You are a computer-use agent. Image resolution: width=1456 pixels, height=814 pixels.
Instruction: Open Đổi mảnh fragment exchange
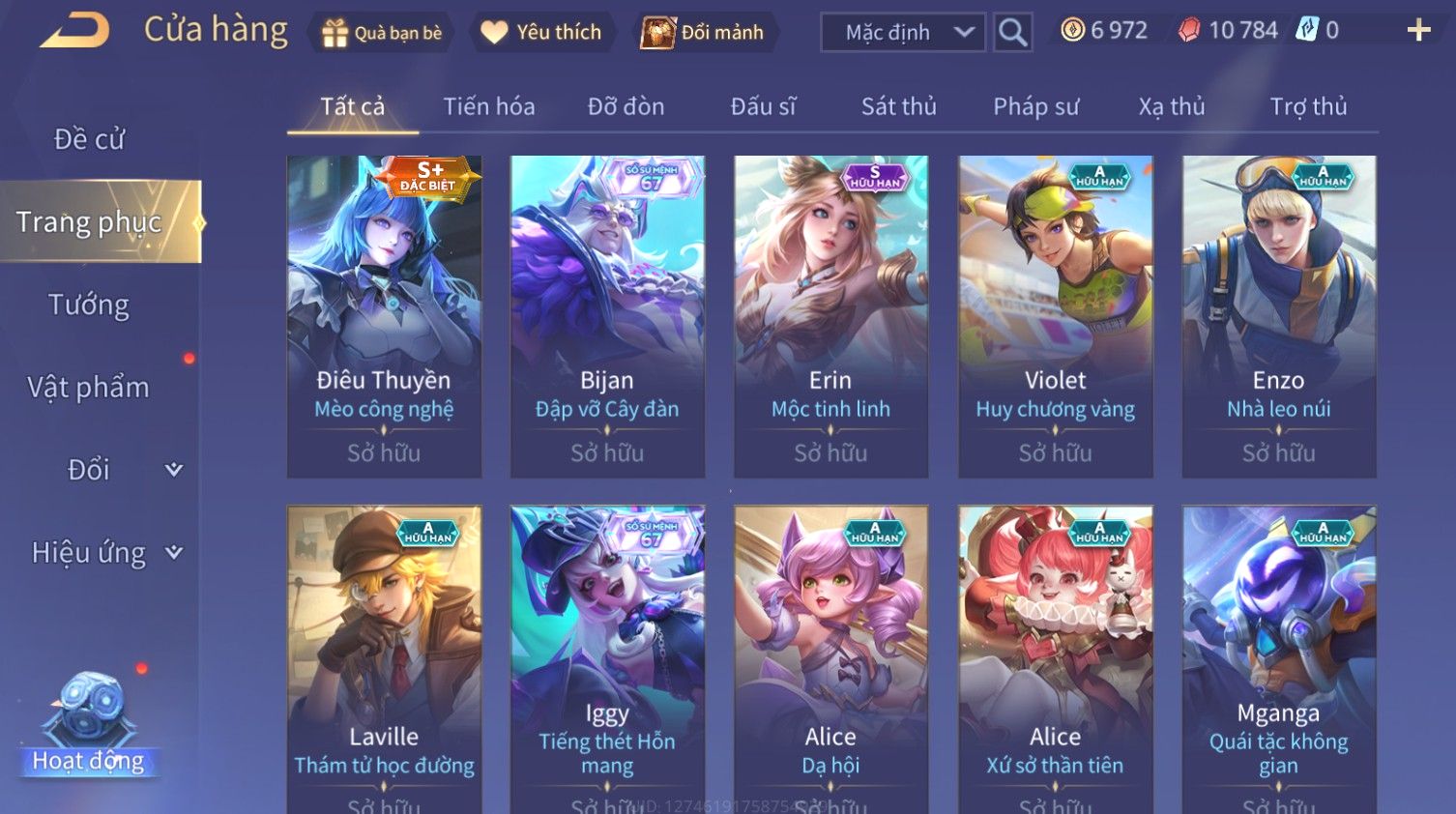click(704, 33)
